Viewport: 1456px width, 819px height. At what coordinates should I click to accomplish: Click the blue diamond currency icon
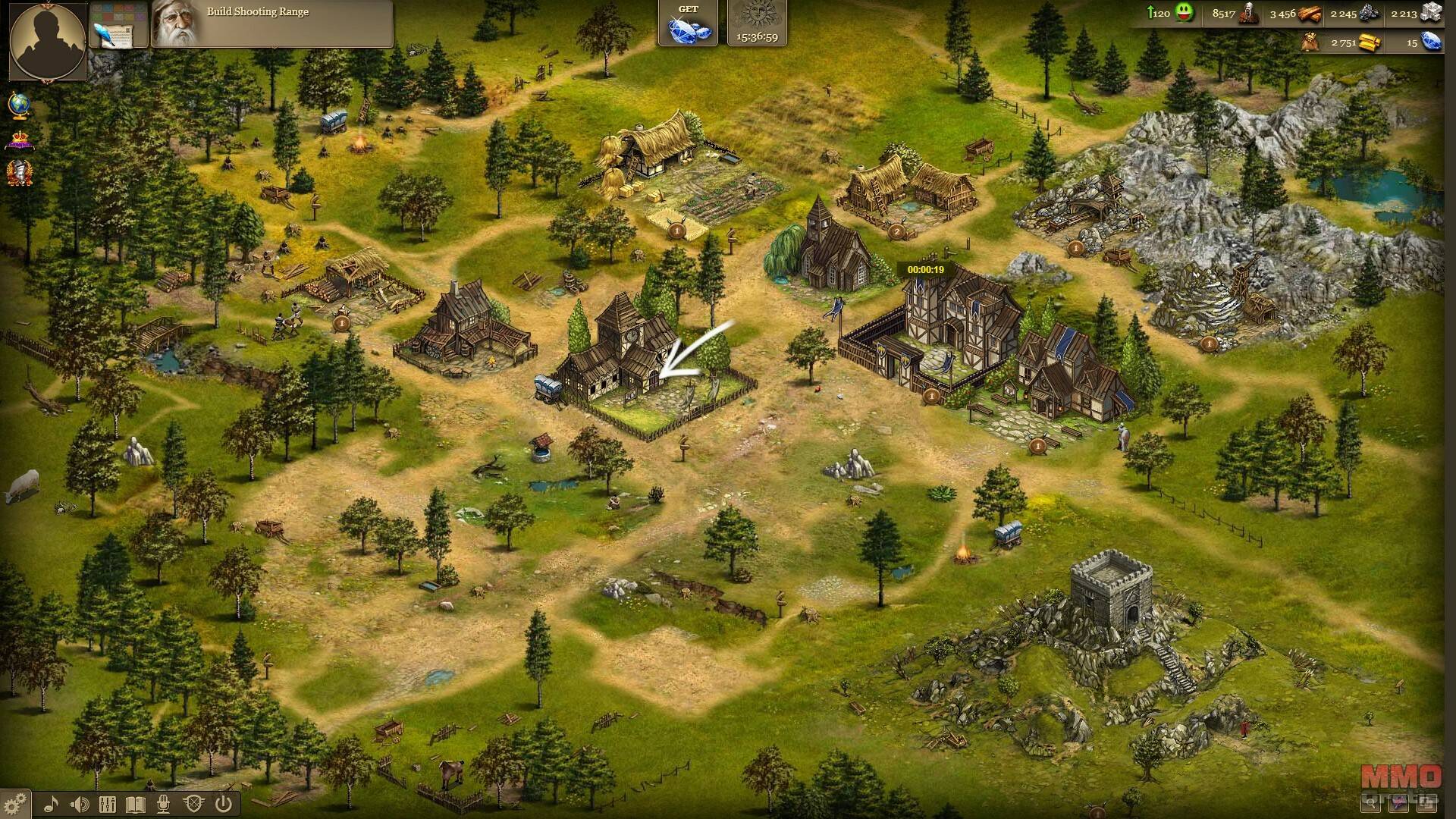click(1430, 42)
